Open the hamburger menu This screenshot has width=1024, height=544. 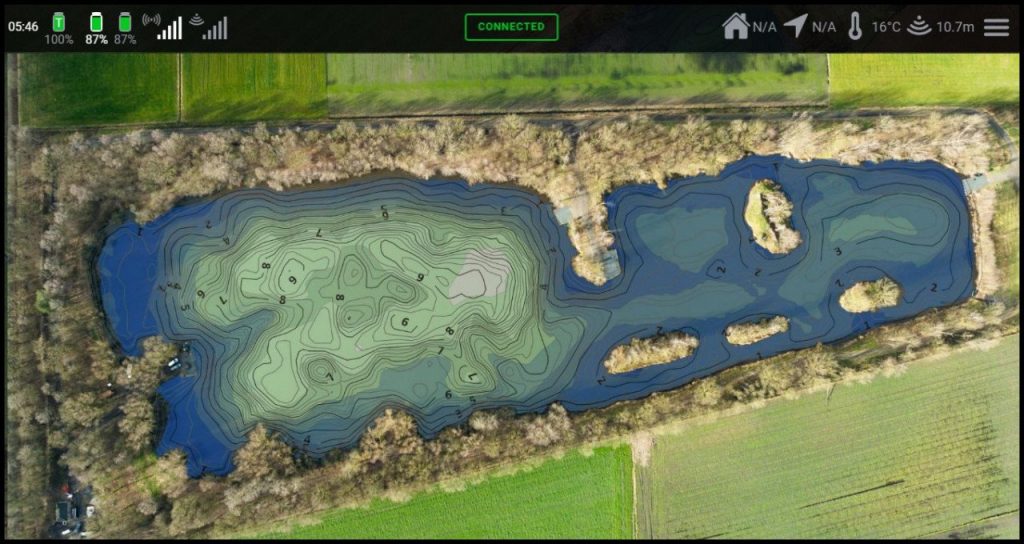pyautogui.click(x=996, y=27)
